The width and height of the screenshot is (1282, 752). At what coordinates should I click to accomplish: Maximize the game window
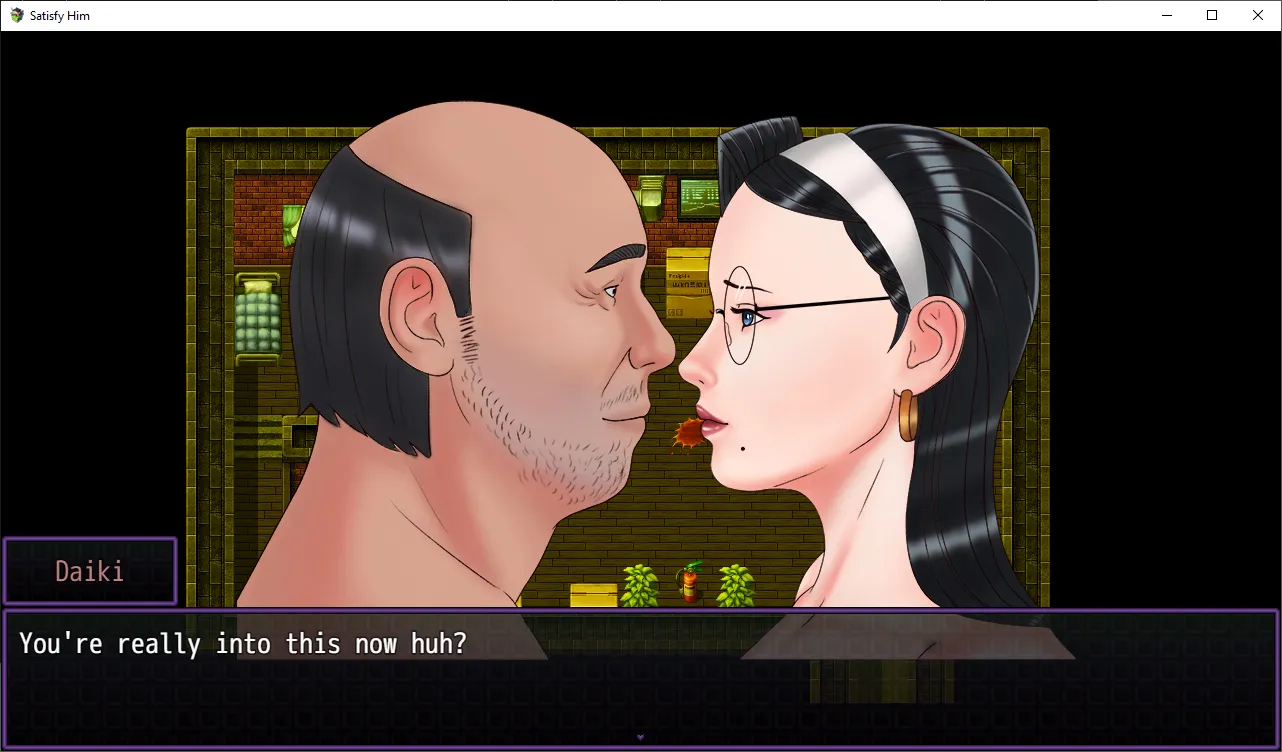pos(1212,15)
